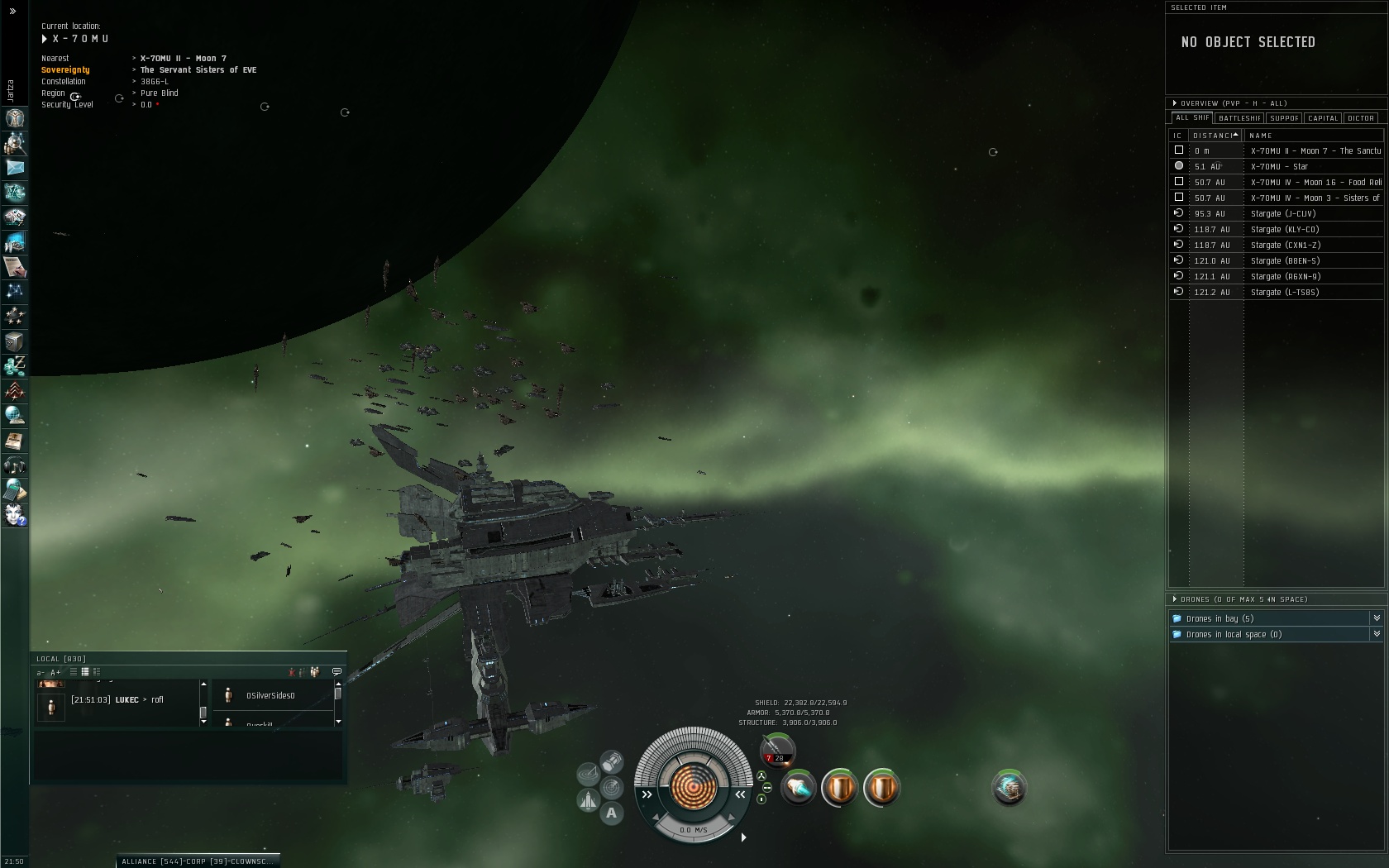Activate the first shield hardener module
The height and width of the screenshot is (868, 1389).
point(839,788)
